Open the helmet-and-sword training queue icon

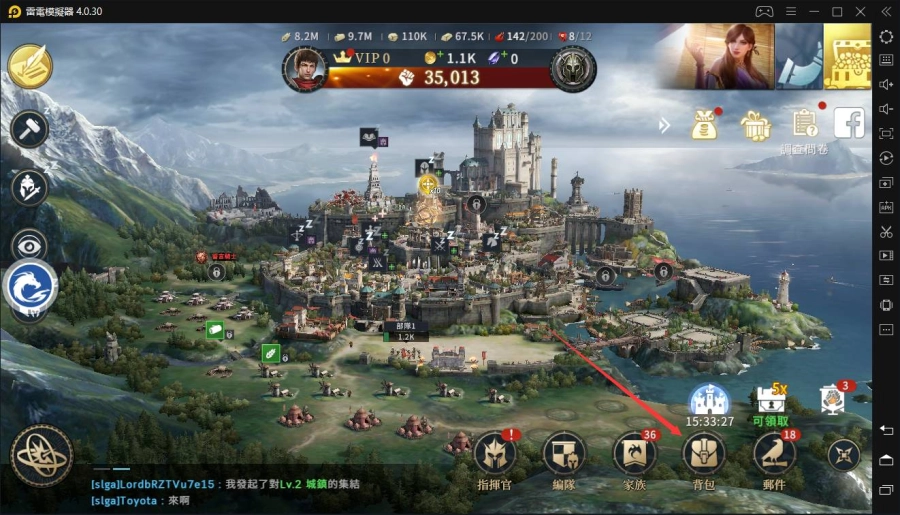pyautogui.click(x=30, y=187)
